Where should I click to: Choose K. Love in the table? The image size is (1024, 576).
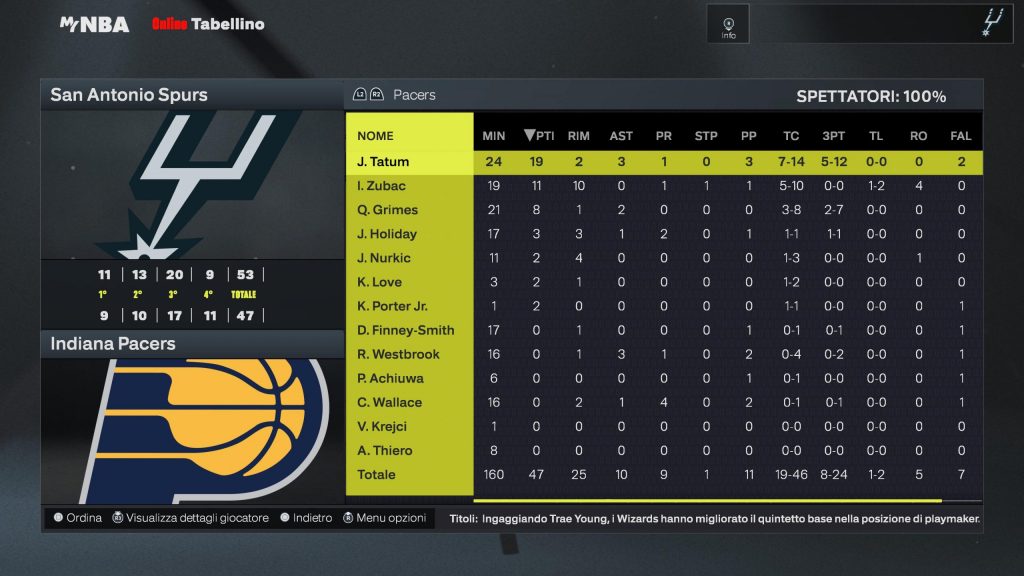[x=379, y=282]
